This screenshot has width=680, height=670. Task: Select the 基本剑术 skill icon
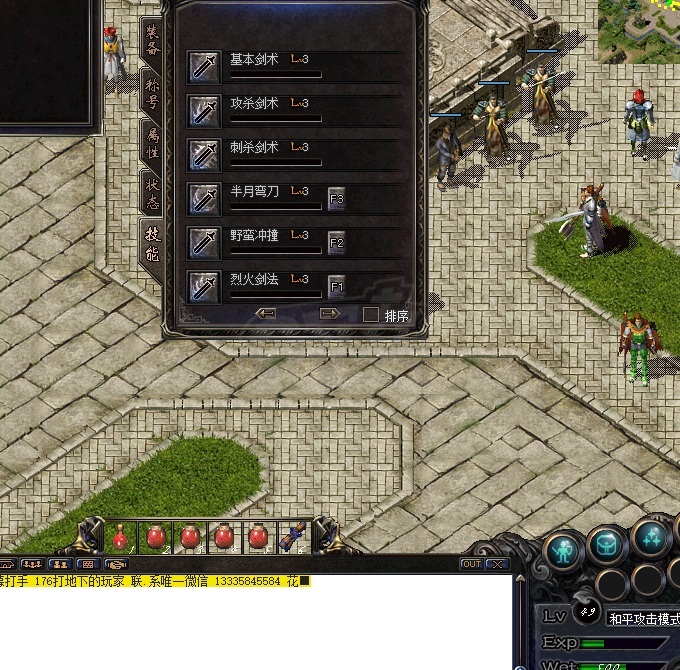(204, 66)
